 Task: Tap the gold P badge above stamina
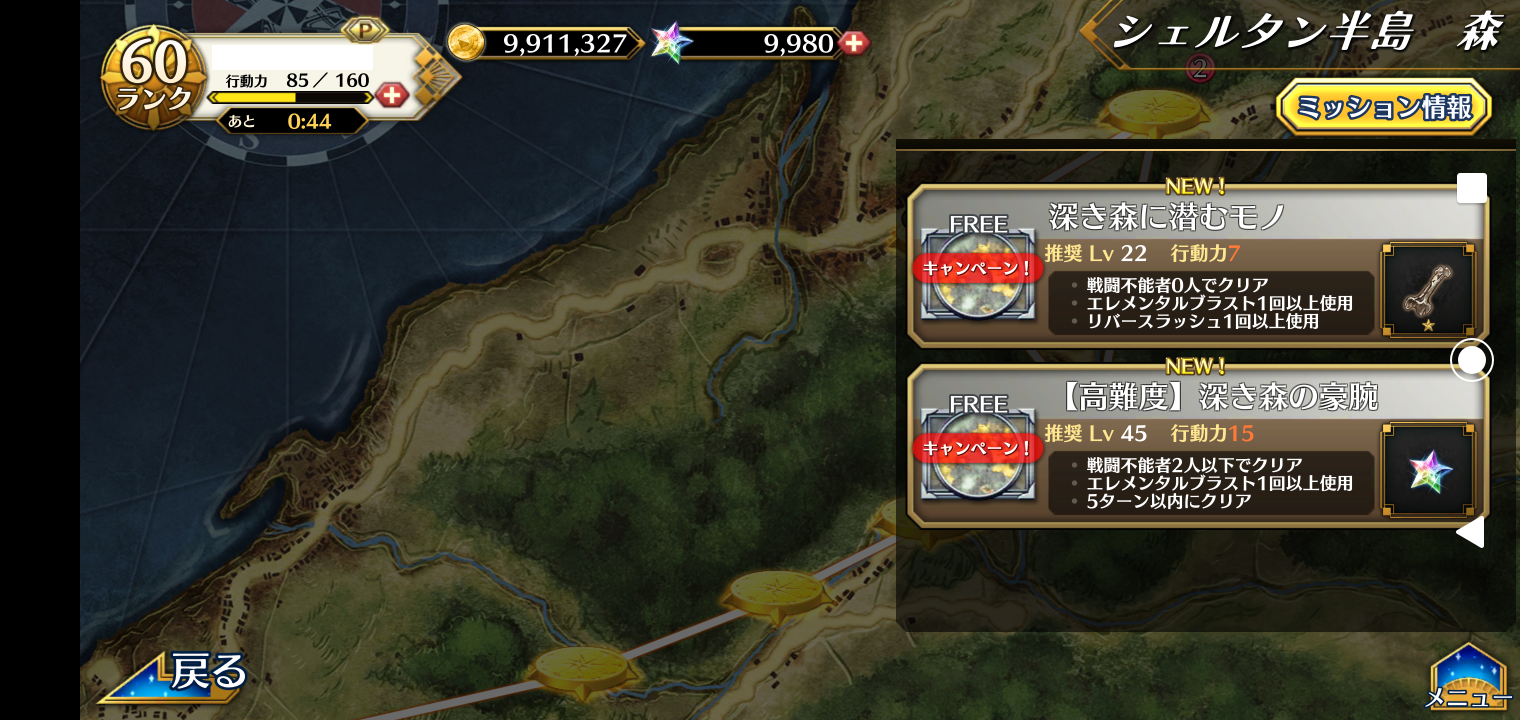coord(365,30)
